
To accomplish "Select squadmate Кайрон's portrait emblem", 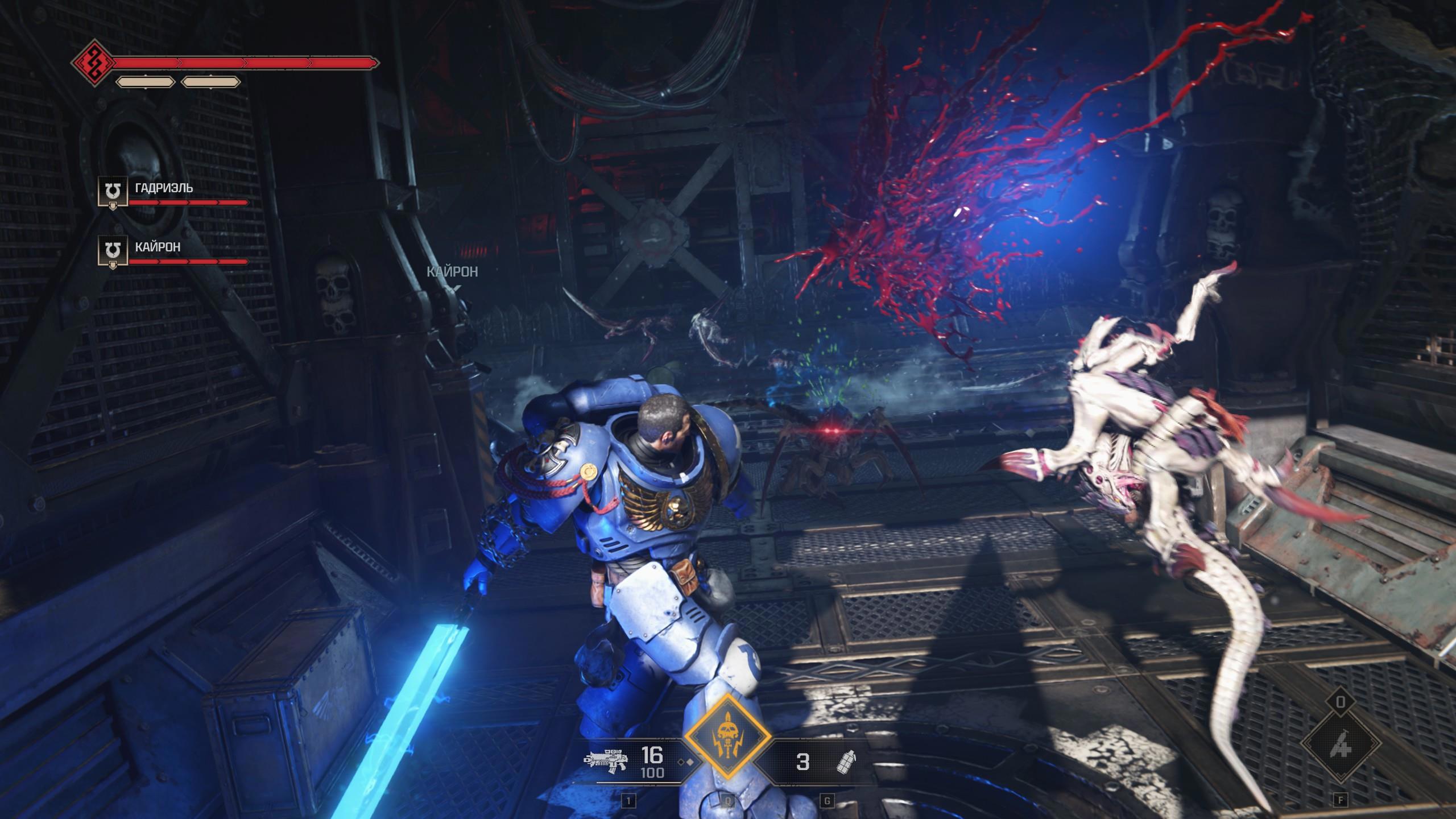I will [x=113, y=251].
